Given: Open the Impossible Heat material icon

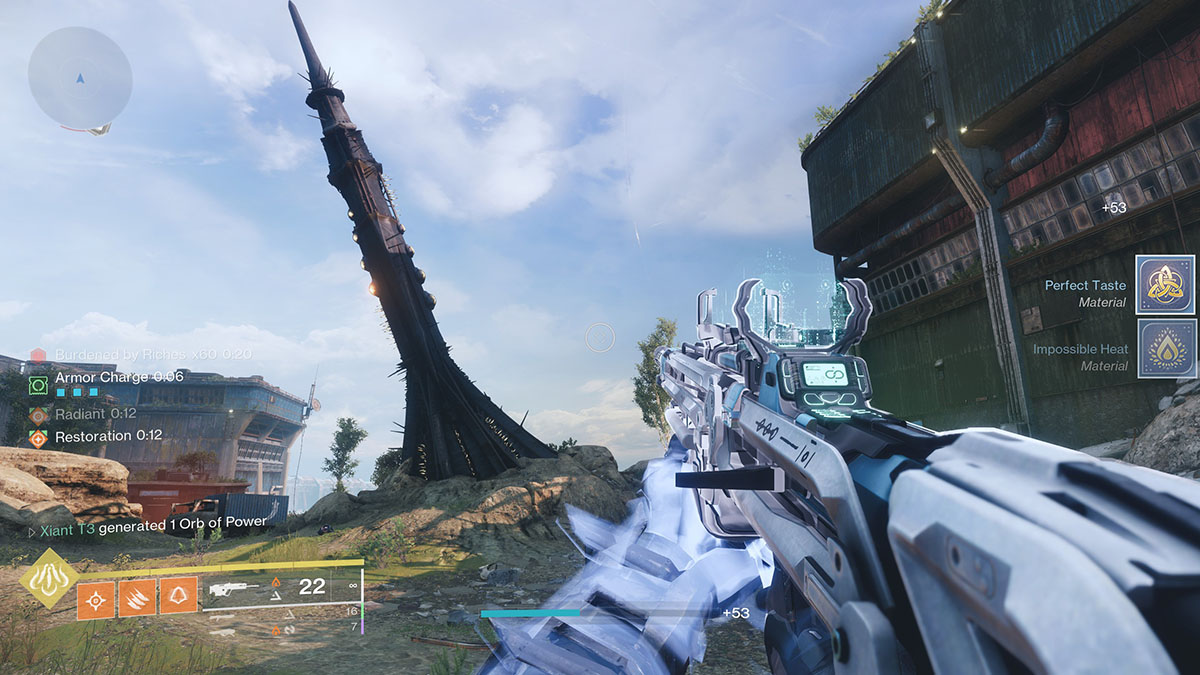Looking at the screenshot, I should click(1166, 349).
